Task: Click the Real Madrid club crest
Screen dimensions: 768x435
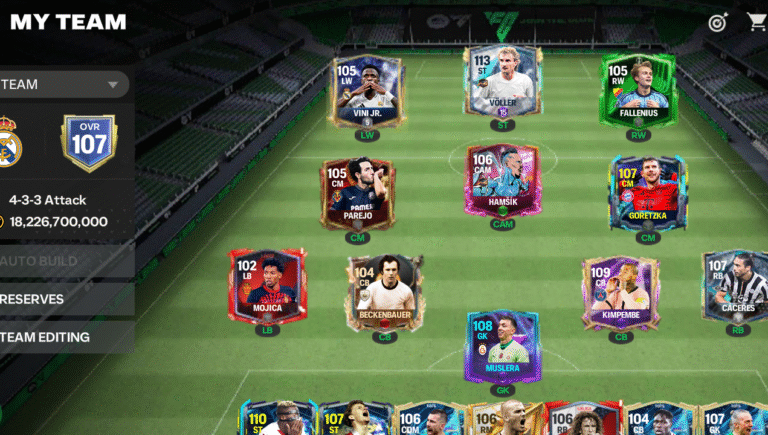Action: pyautogui.click(x=10, y=143)
